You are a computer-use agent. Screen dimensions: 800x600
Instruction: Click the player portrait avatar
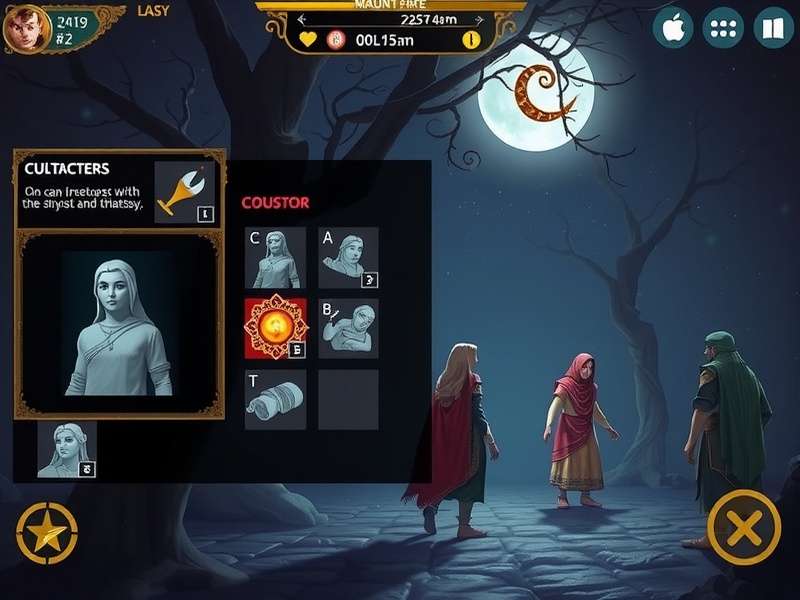pyautogui.click(x=27, y=28)
